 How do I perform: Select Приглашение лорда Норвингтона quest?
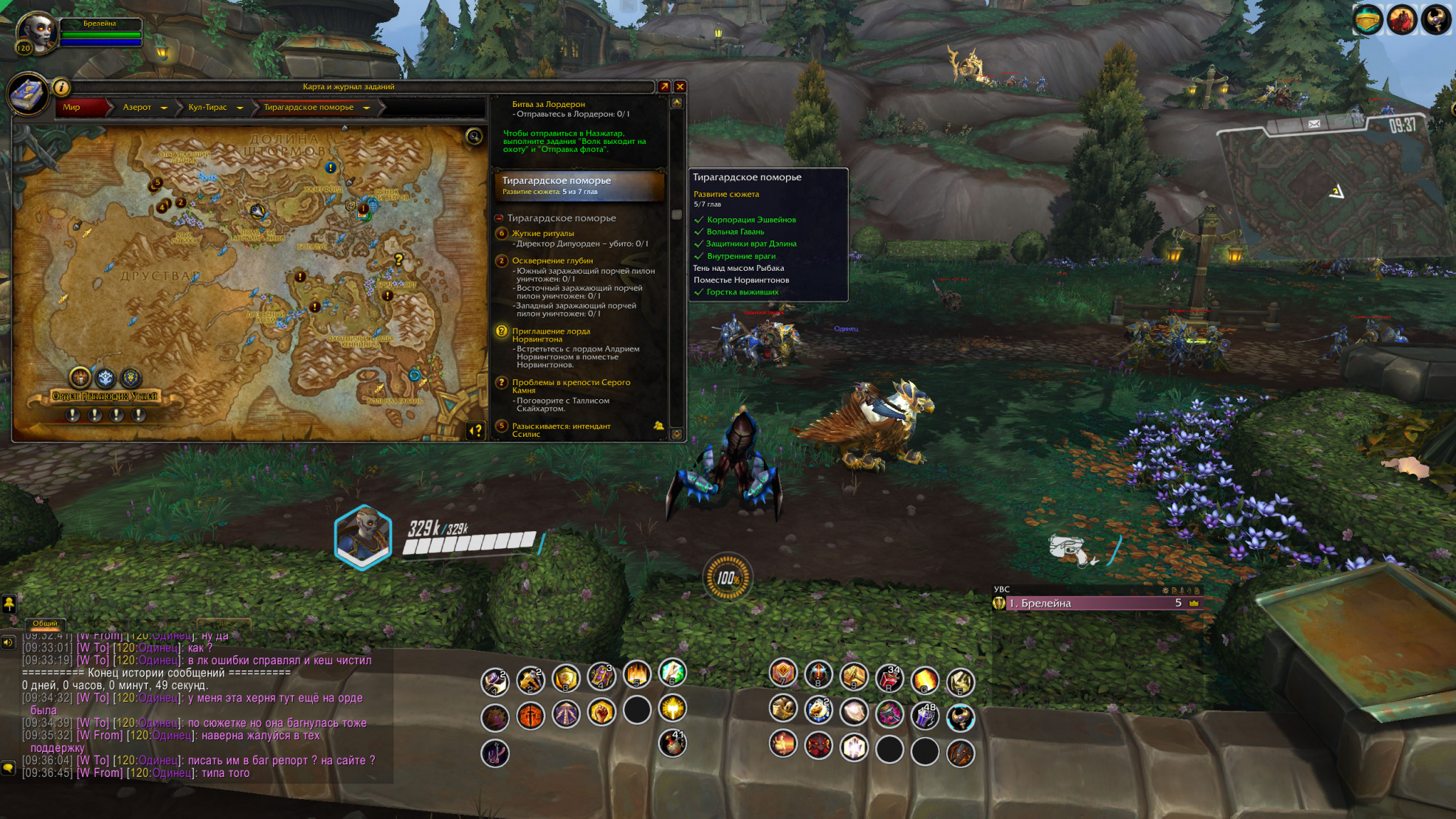pos(551,334)
